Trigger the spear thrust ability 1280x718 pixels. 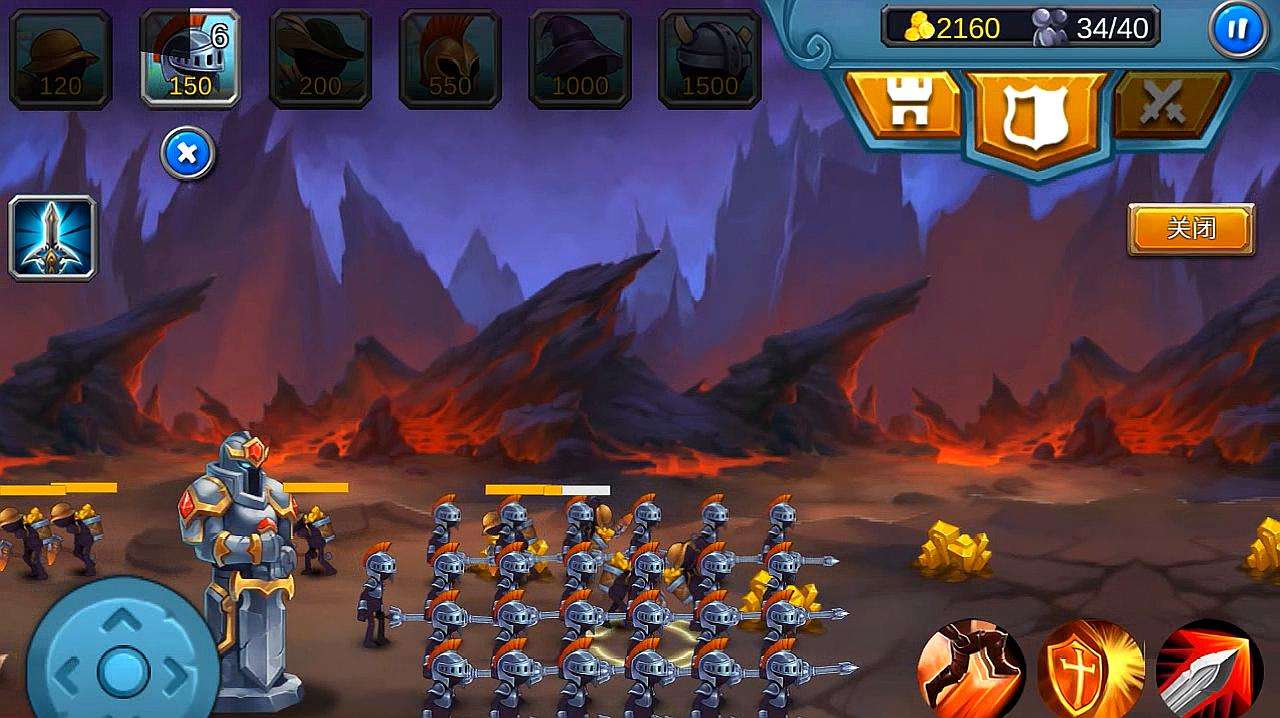coord(1208,668)
